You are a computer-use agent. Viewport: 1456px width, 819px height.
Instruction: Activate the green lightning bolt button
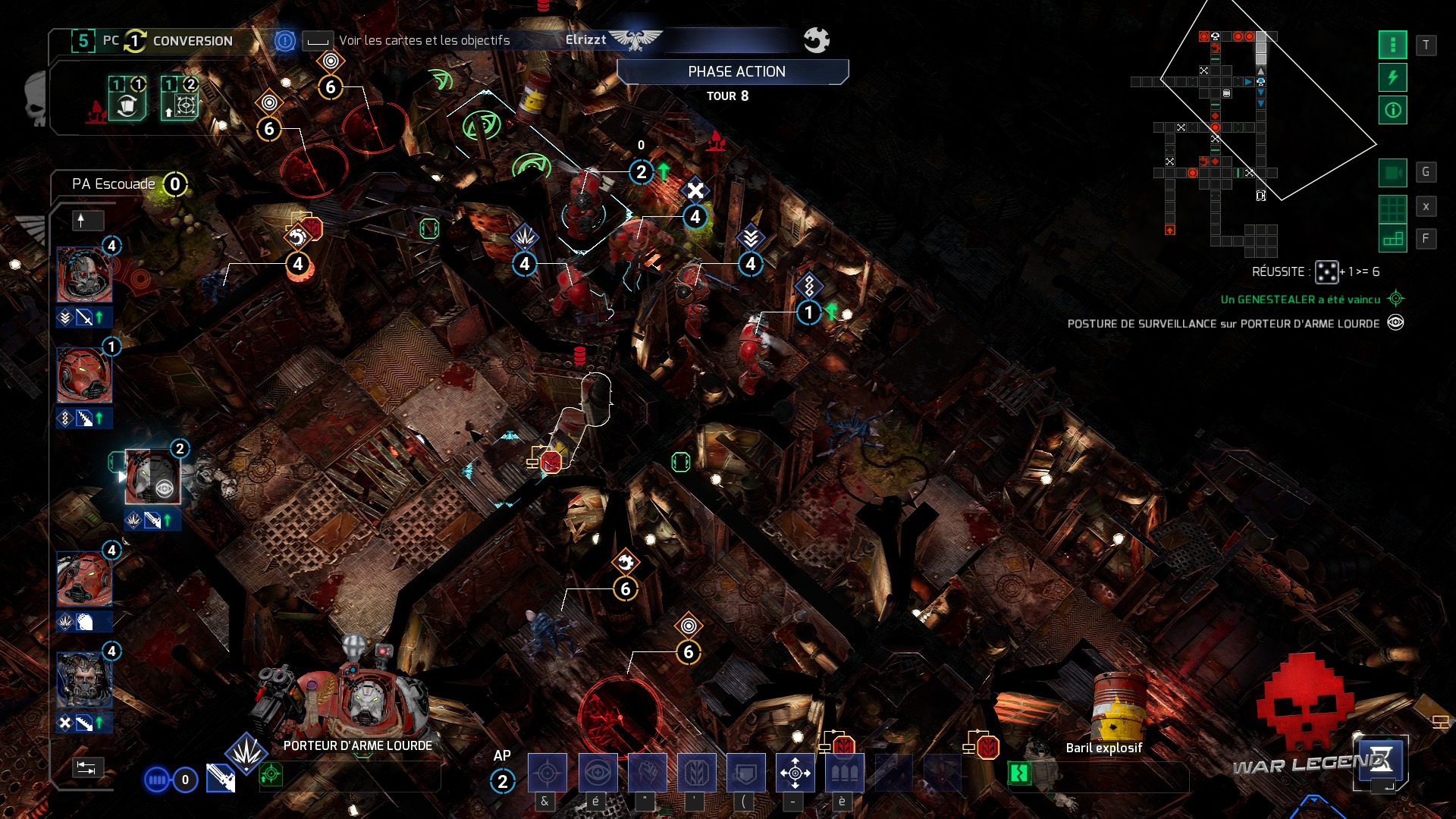[x=1392, y=77]
